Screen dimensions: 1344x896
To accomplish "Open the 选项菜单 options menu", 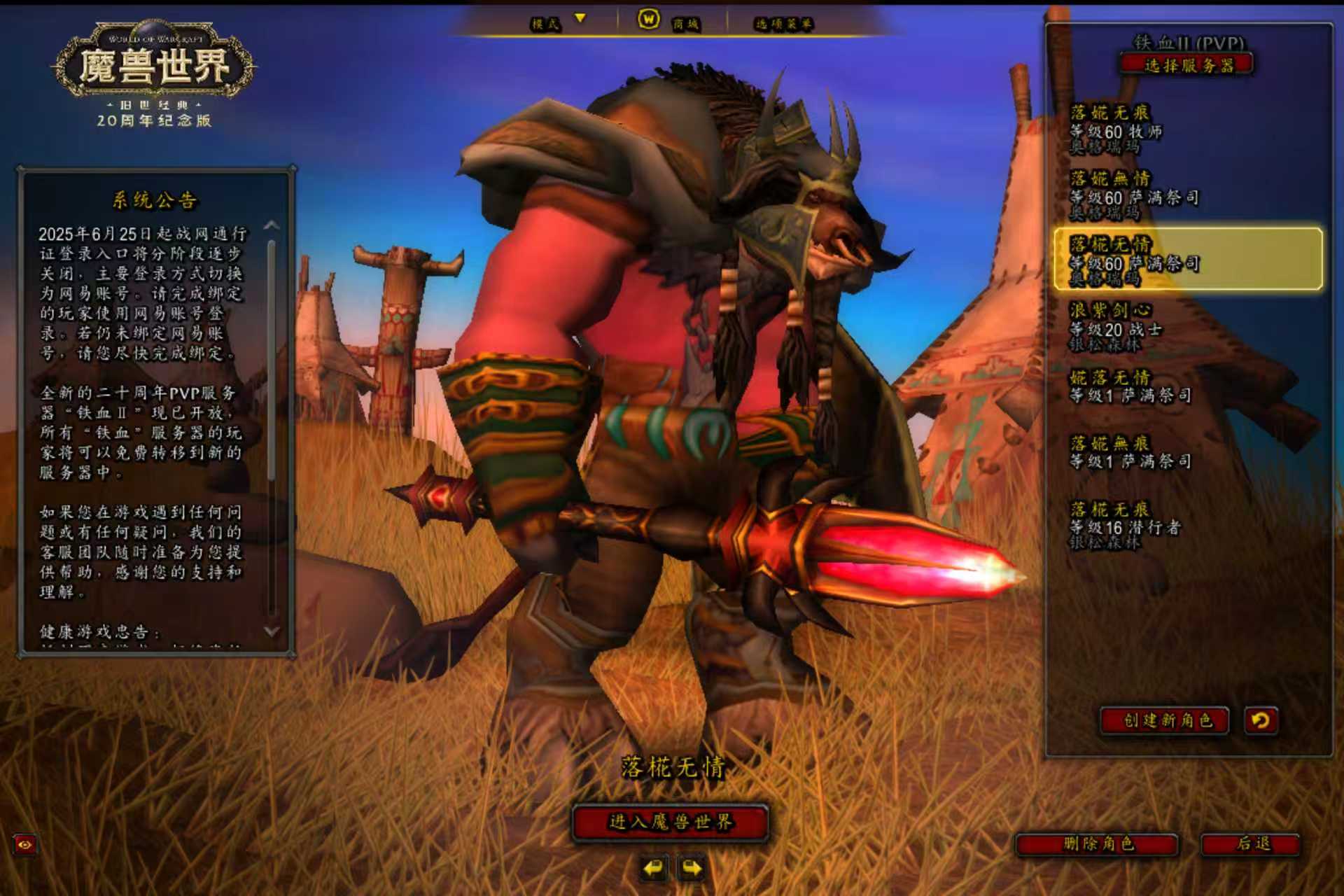I will tap(783, 24).
